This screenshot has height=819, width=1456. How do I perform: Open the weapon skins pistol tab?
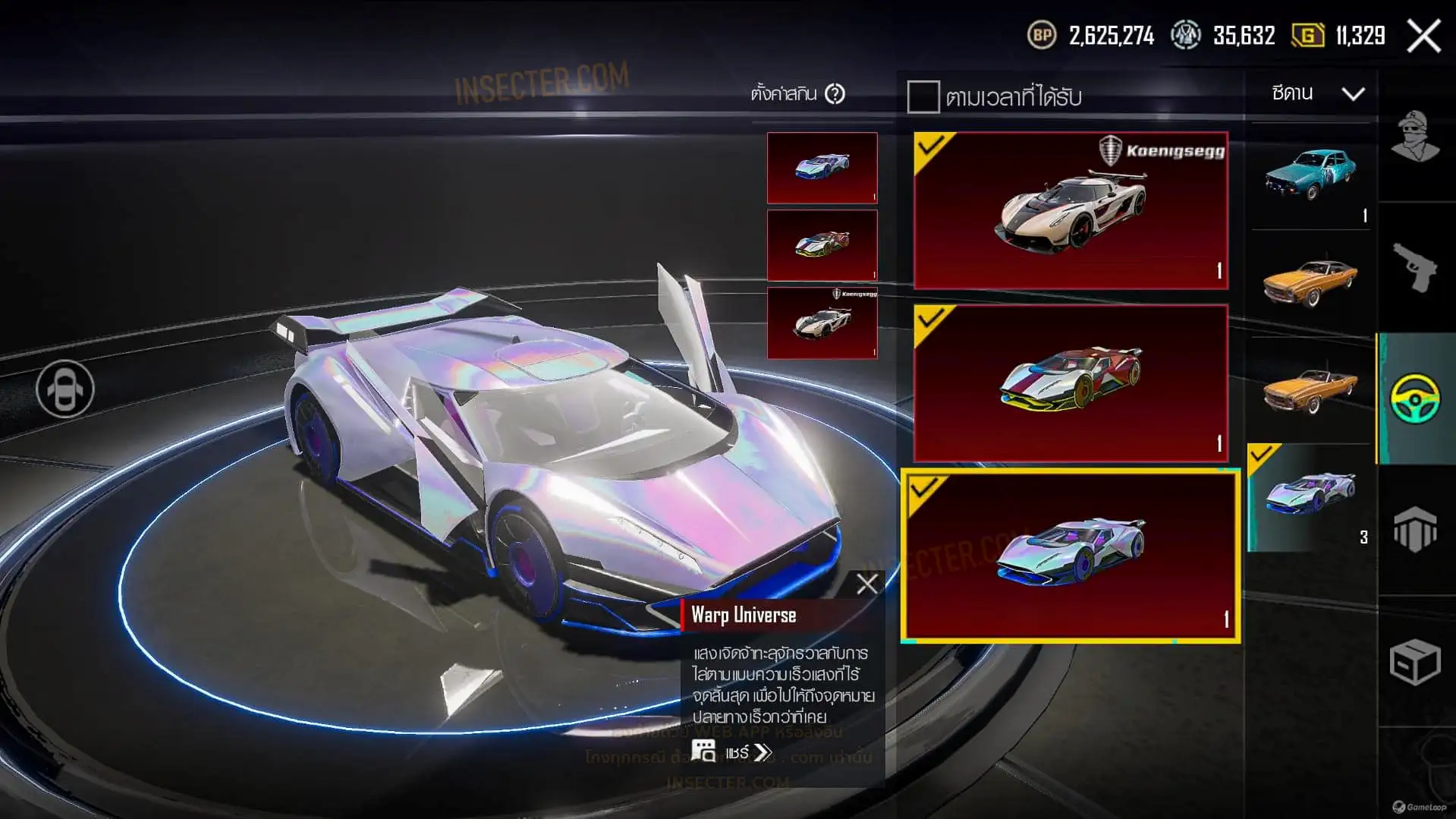point(1415,267)
